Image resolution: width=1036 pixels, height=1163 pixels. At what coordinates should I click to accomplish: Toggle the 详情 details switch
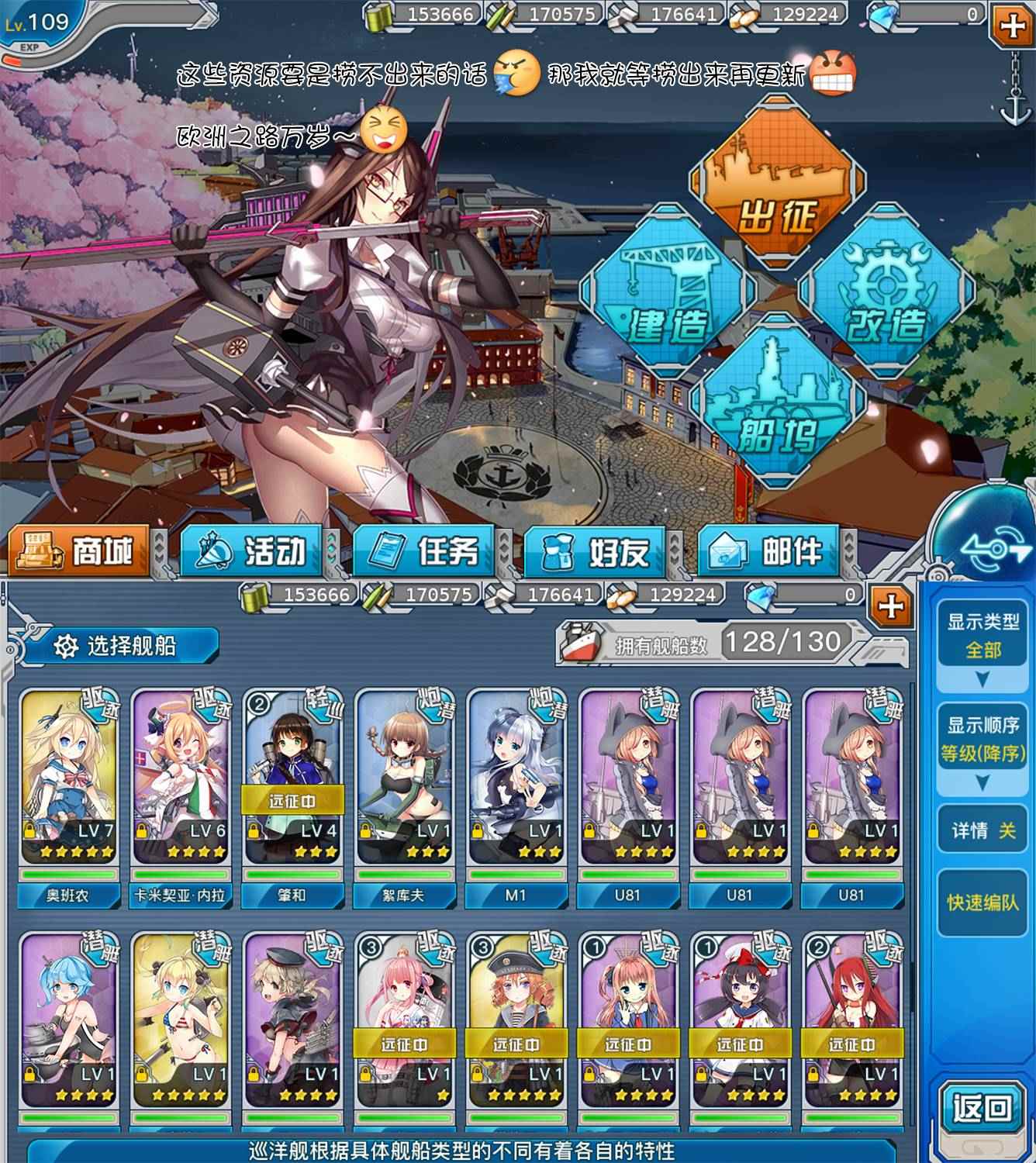click(982, 831)
